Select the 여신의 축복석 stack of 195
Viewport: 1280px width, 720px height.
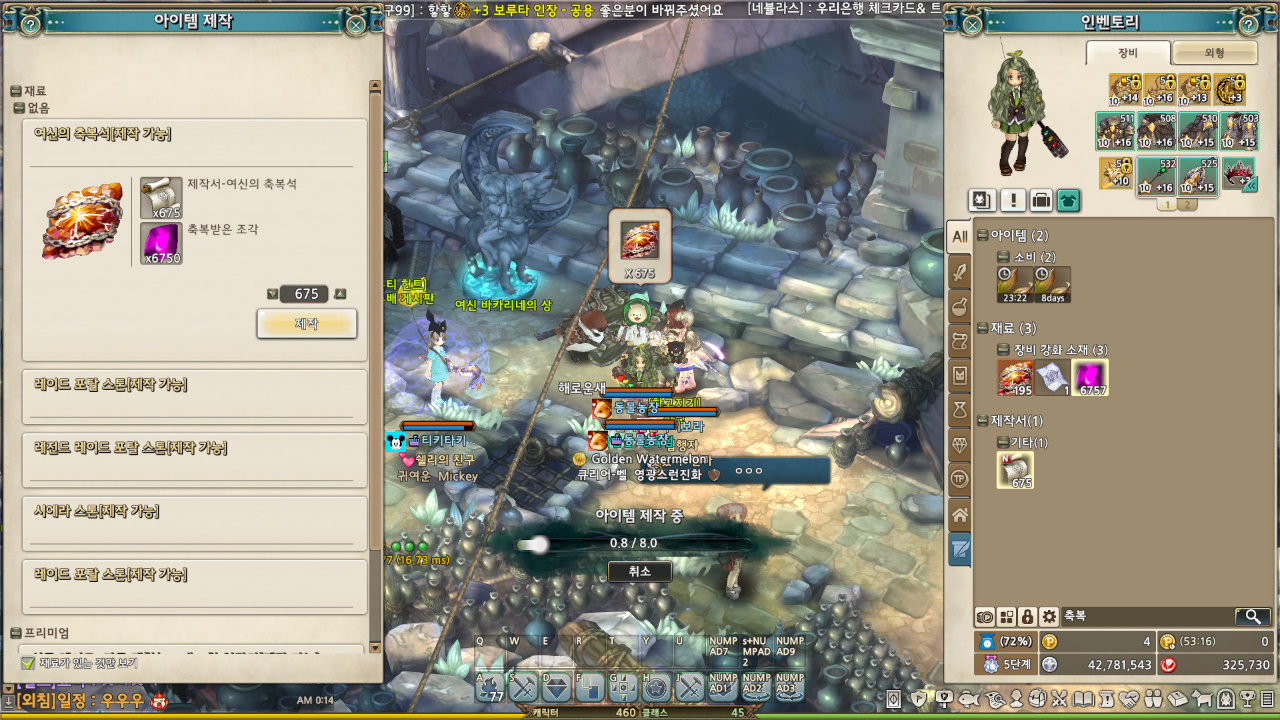point(1015,377)
